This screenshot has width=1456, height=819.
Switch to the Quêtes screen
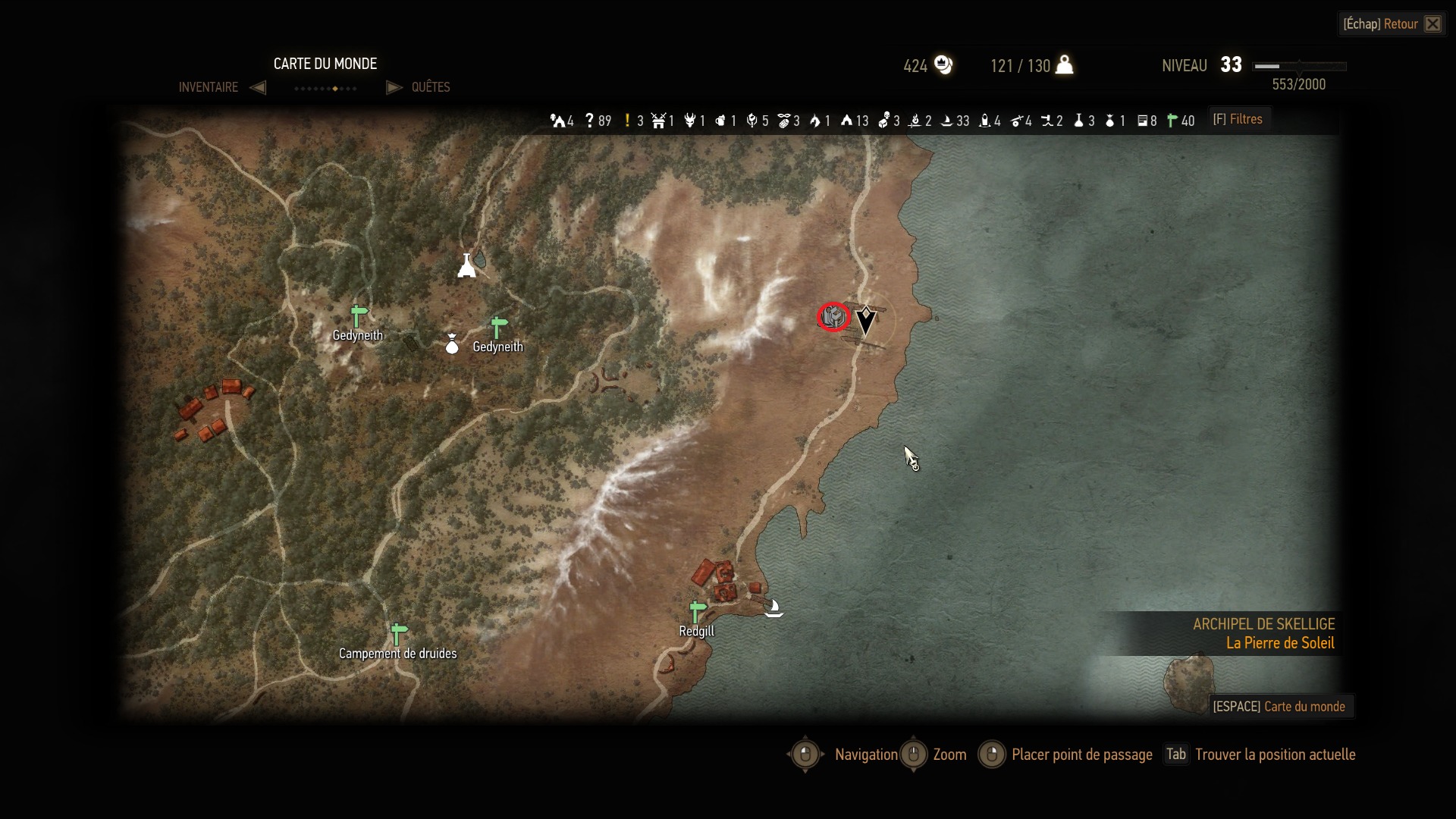click(x=430, y=87)
